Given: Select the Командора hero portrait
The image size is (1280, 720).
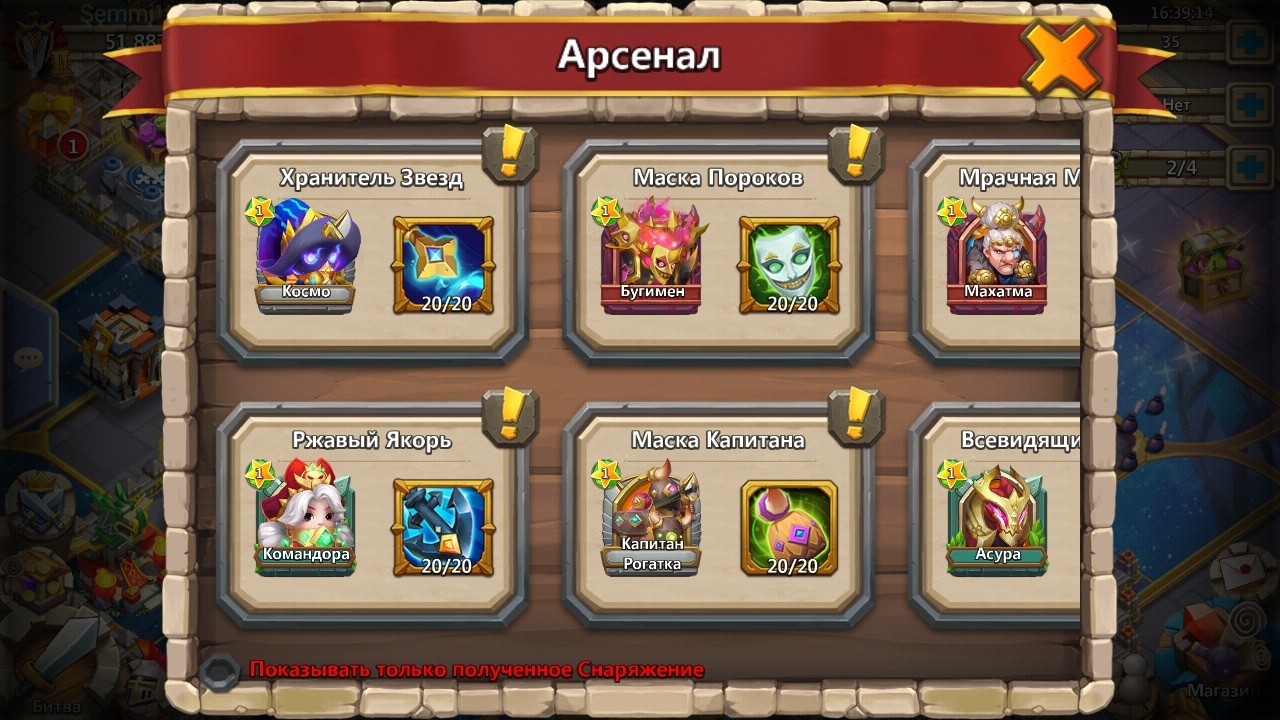Looking at the screenshot, I should click(x=306, y=517).
